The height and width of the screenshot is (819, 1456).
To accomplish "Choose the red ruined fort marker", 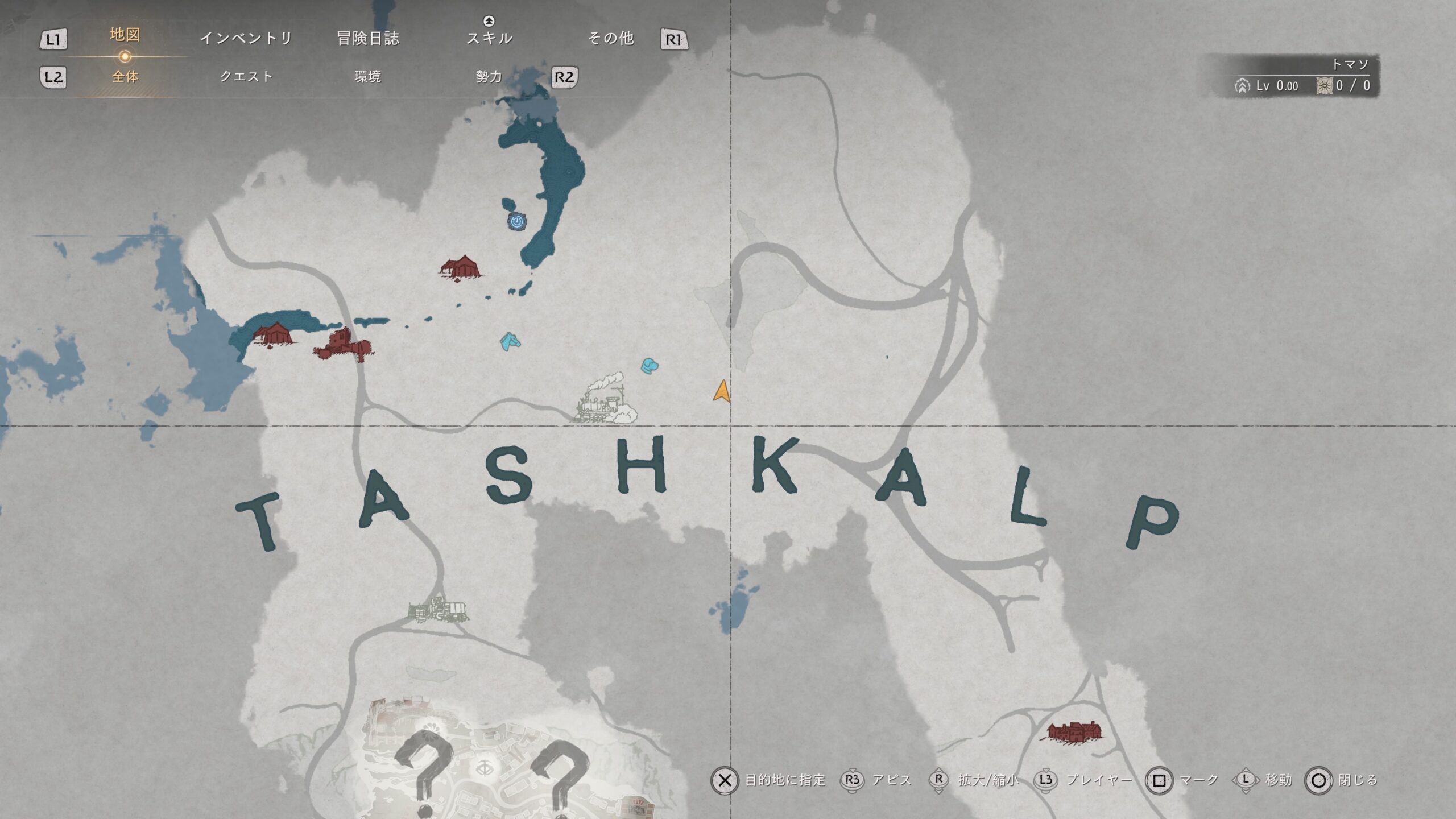I will [343, 345].
